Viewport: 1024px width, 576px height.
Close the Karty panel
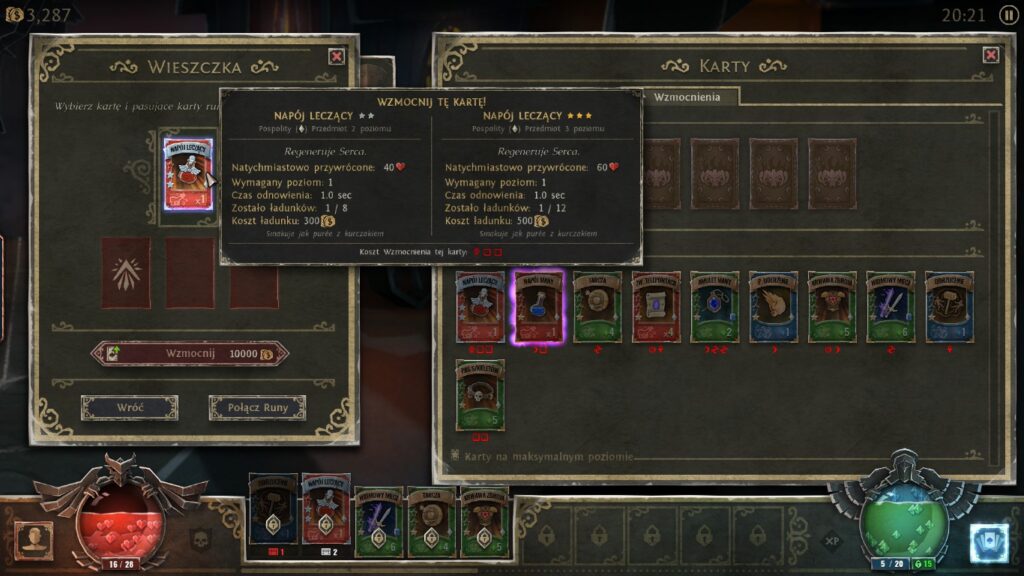pos(991,55)
